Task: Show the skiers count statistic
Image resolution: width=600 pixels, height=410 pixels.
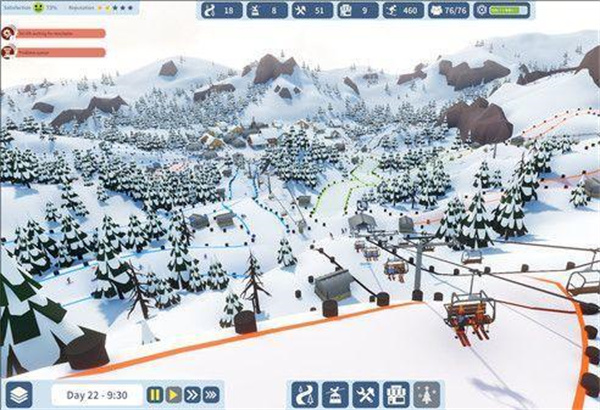Action: click(x=398, y=10)
